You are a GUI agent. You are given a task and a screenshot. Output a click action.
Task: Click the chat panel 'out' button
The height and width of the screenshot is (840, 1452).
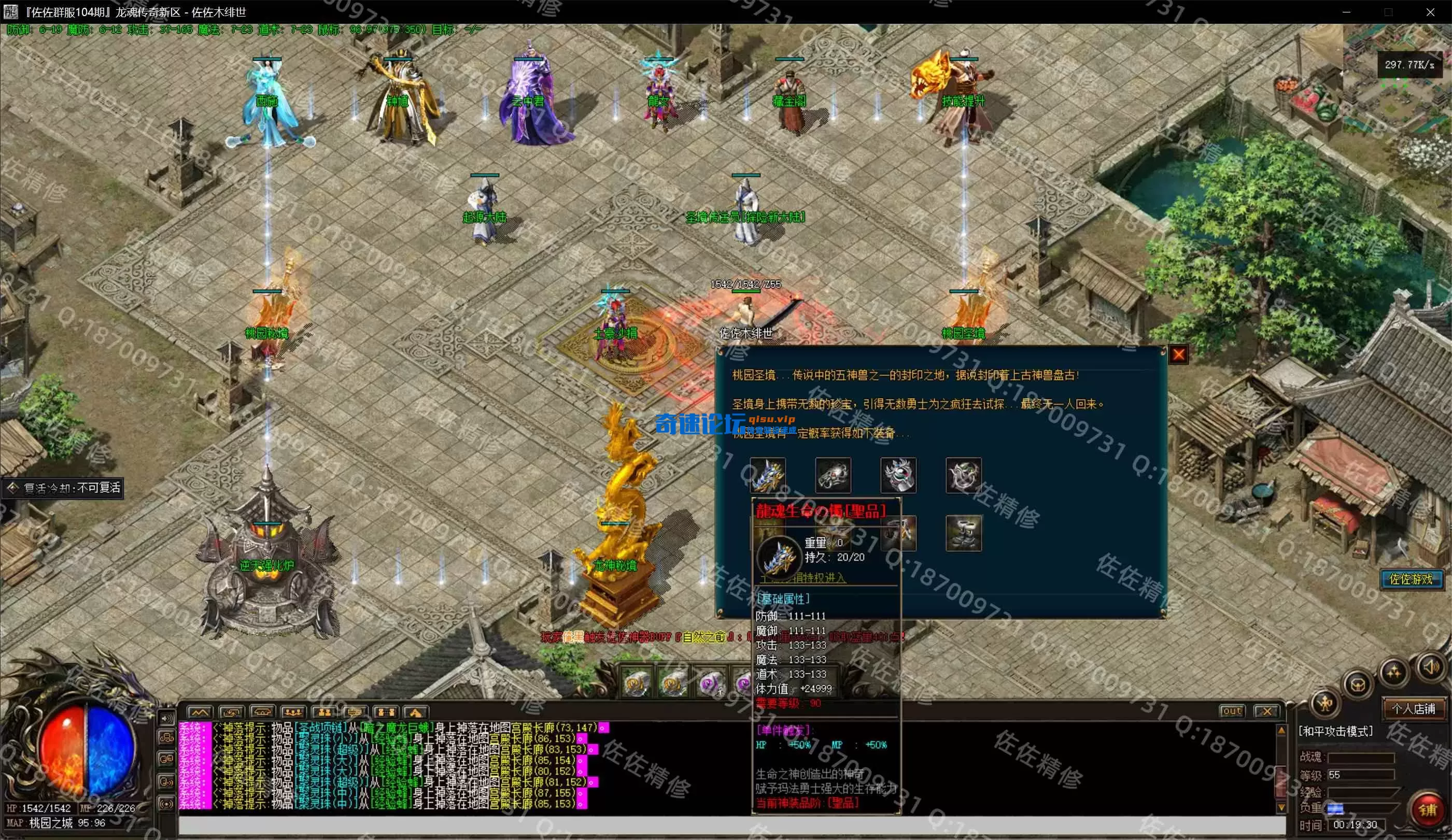1232,711
